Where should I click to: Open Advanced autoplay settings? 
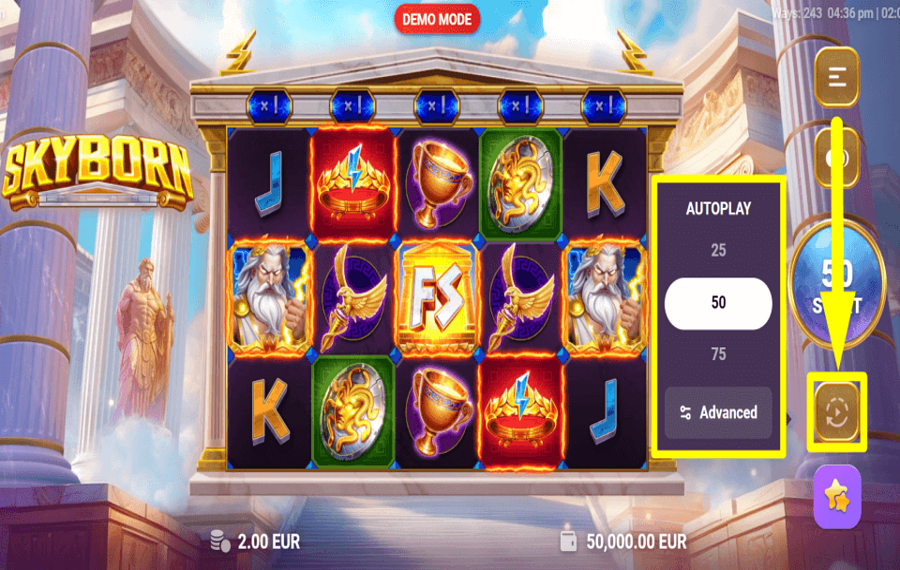(x=718, y=412)
